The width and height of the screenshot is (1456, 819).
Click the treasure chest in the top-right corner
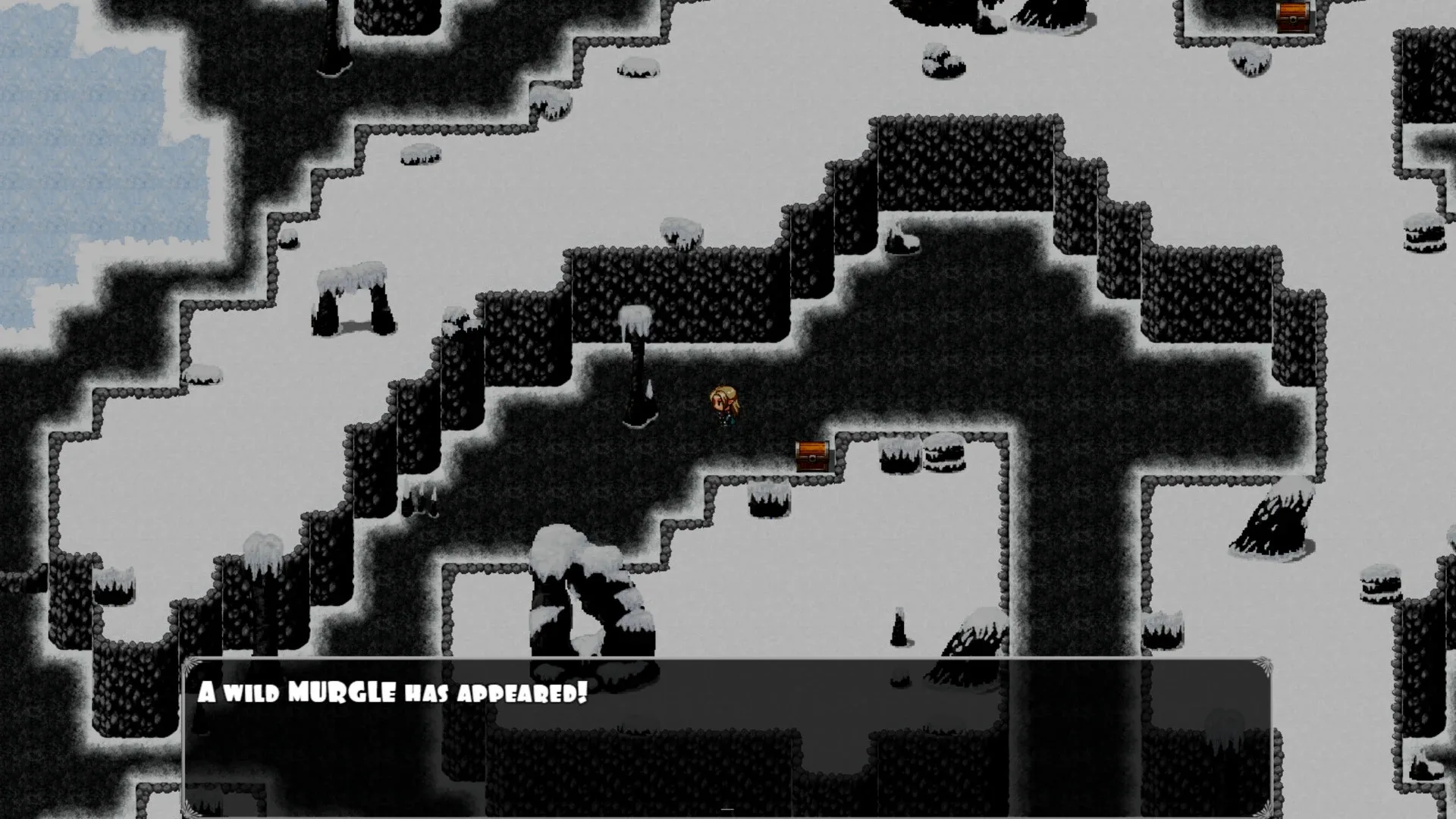pos(1294,15)
